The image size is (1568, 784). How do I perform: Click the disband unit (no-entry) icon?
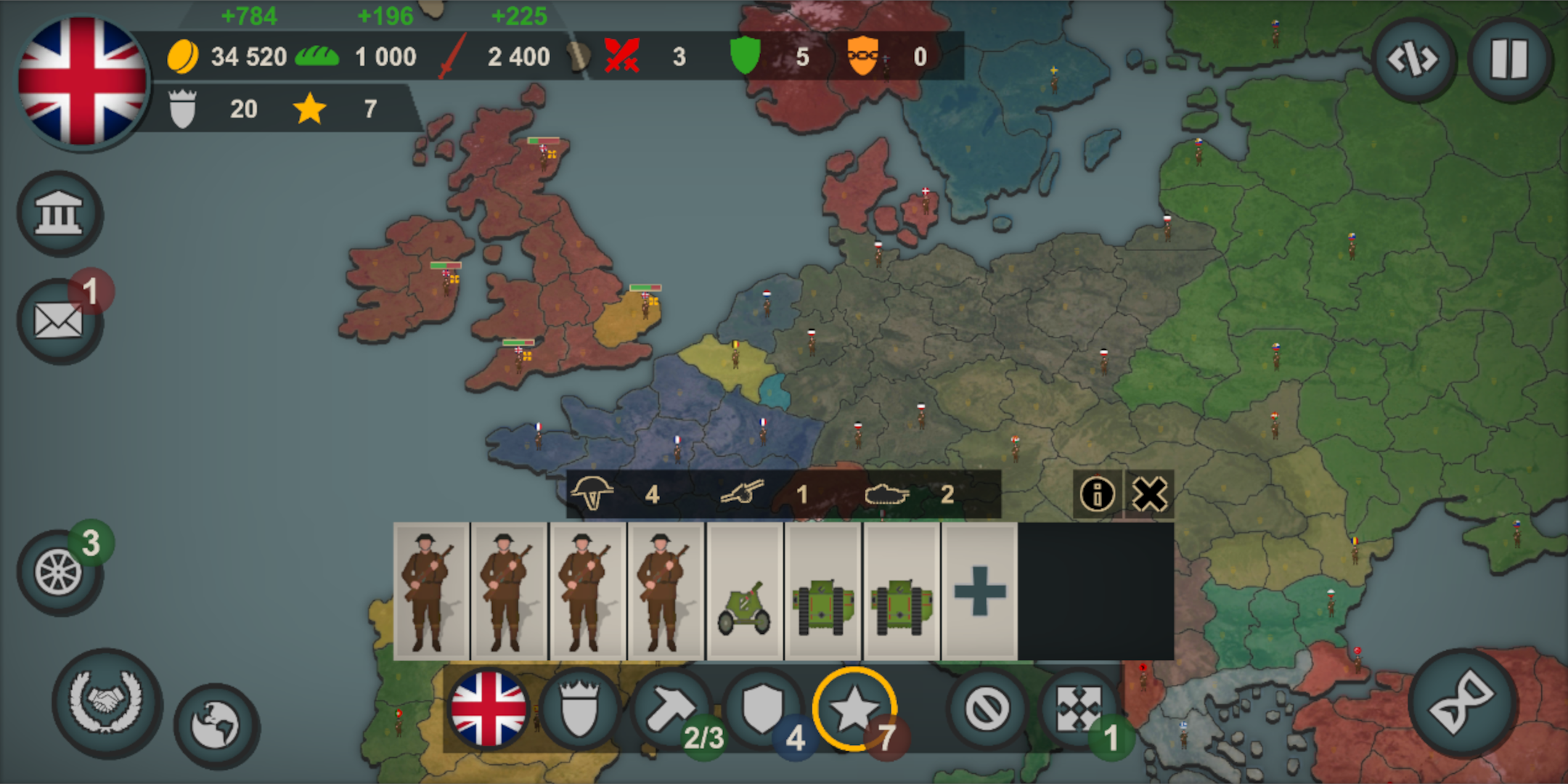click(987, 708)
